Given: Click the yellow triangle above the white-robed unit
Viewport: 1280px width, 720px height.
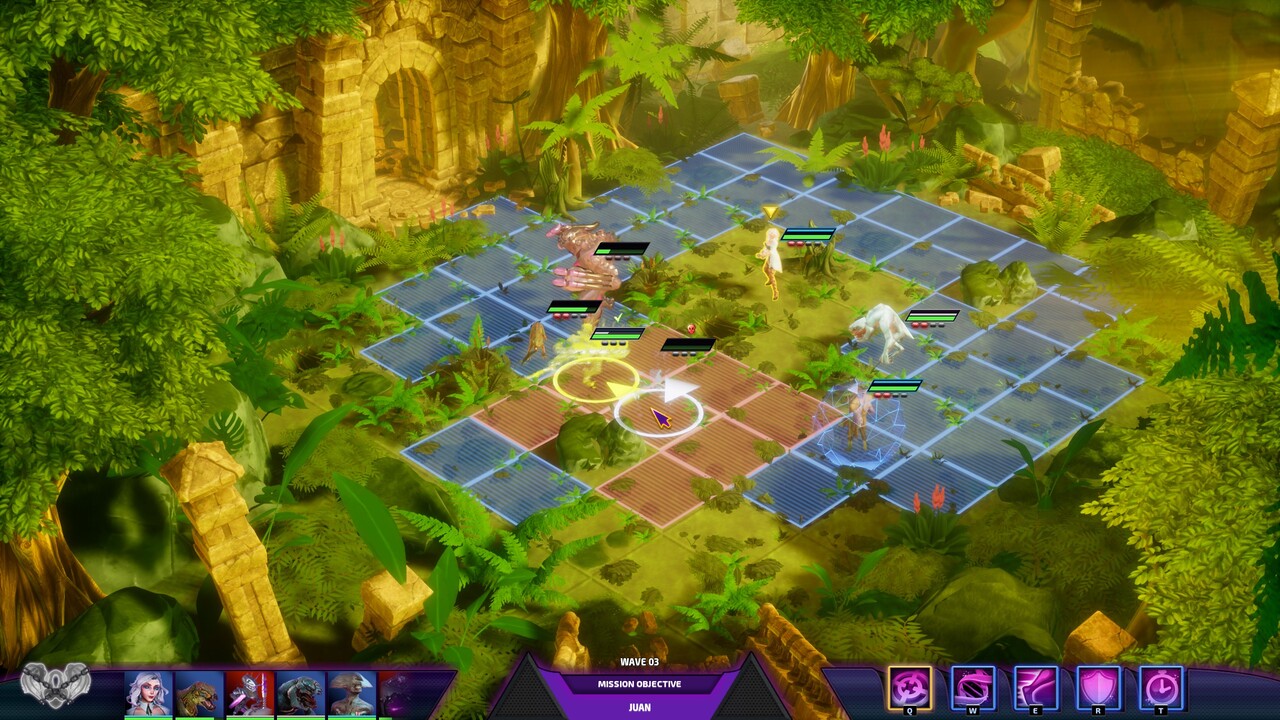Looking at the screenshot, I should pyautogui.click(x=770, y=210).
